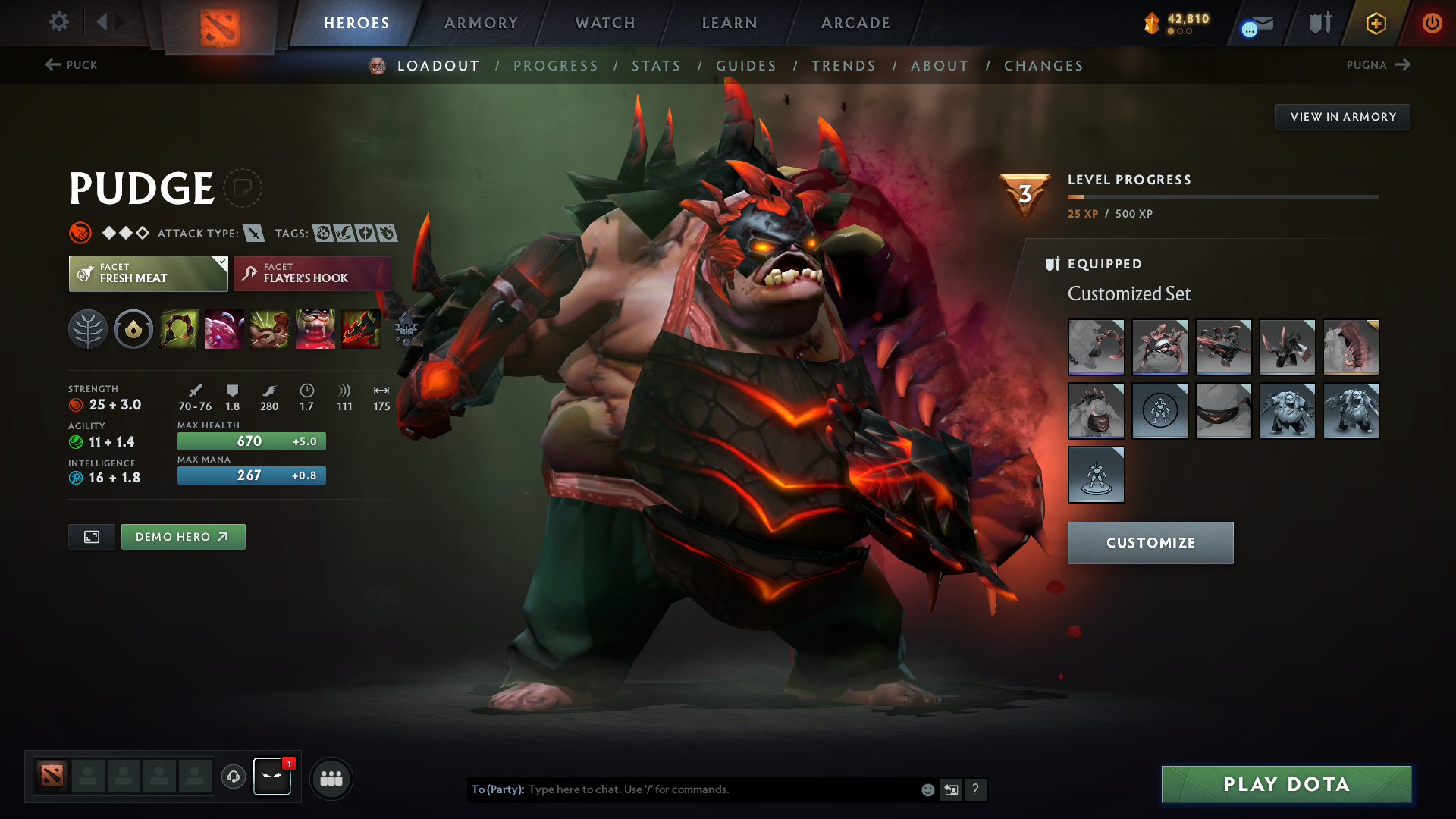
Task: Collapse the Fresh Meat facet chevron
Action: tap(221, 263)
